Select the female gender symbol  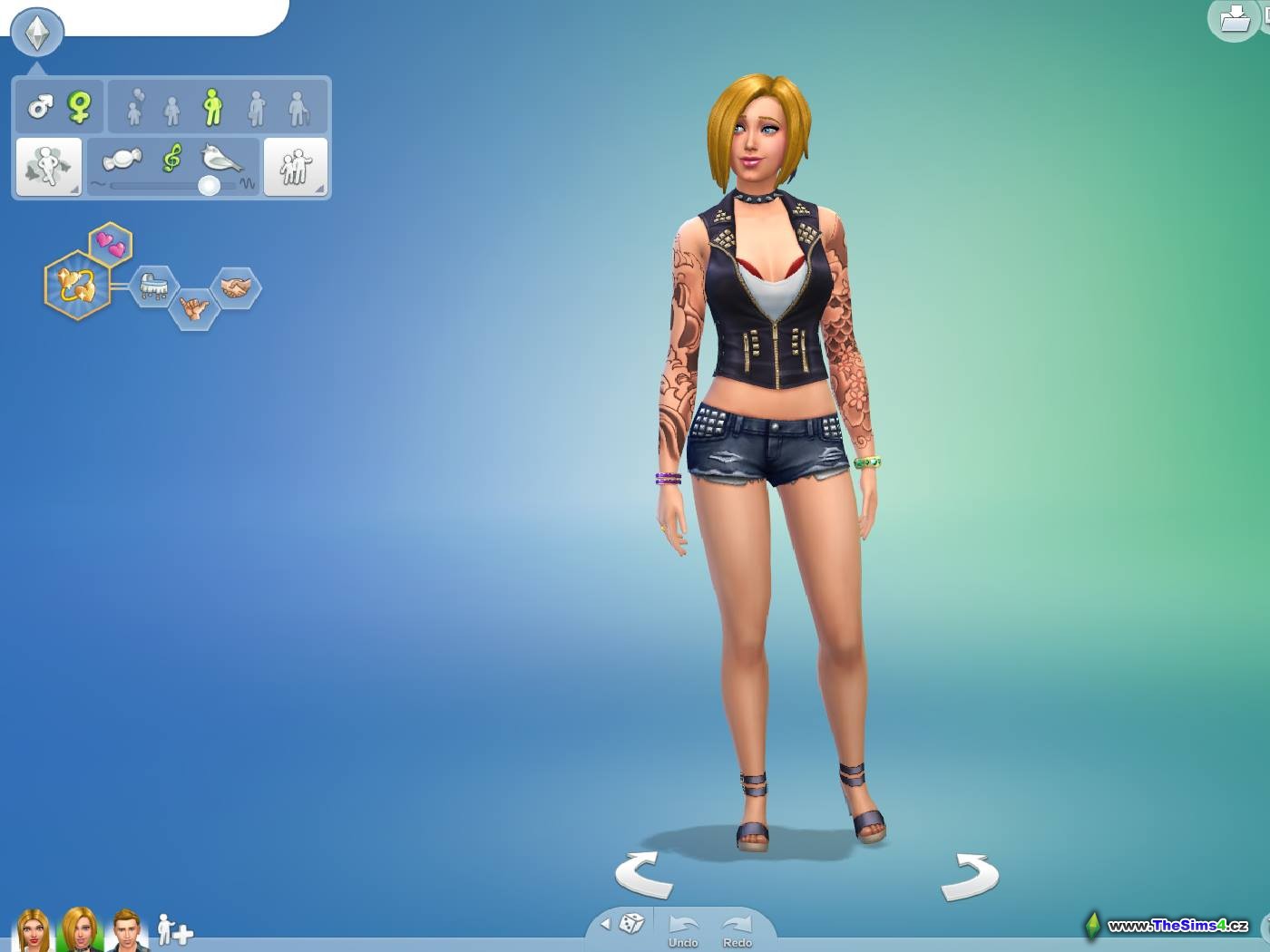80,108
